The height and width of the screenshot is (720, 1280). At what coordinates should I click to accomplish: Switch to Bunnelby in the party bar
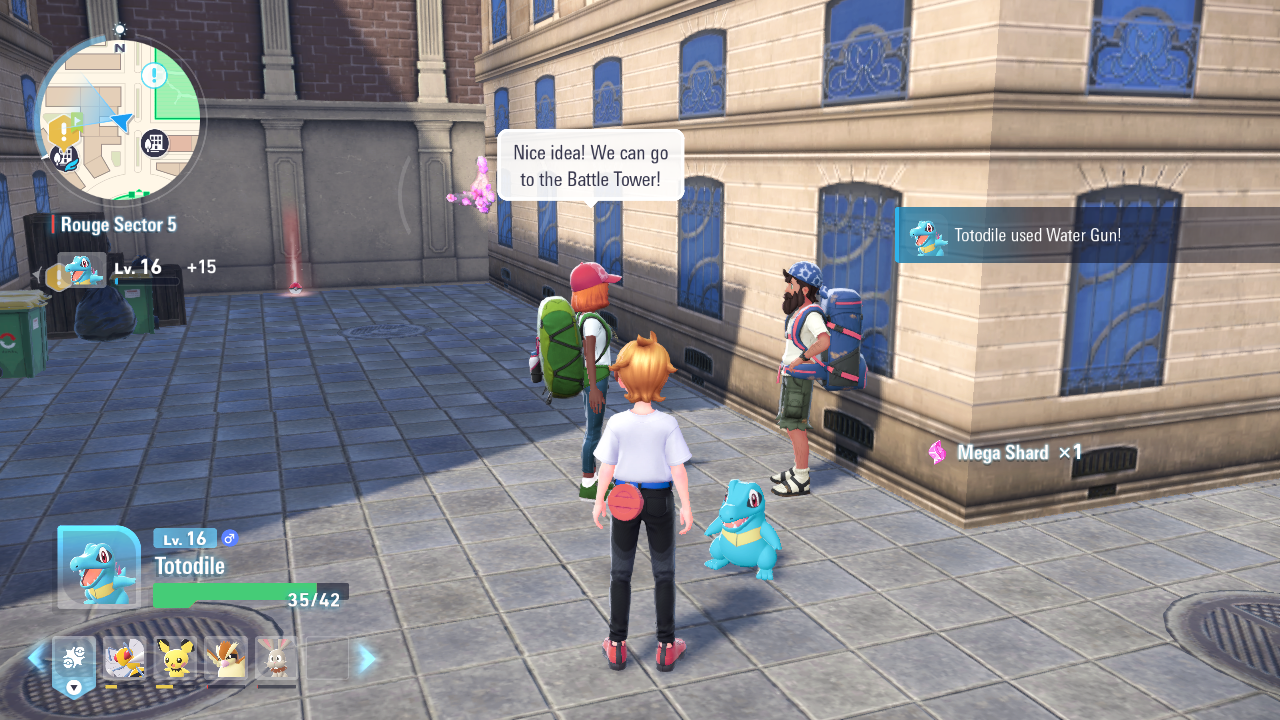click(x=276, y=658)
